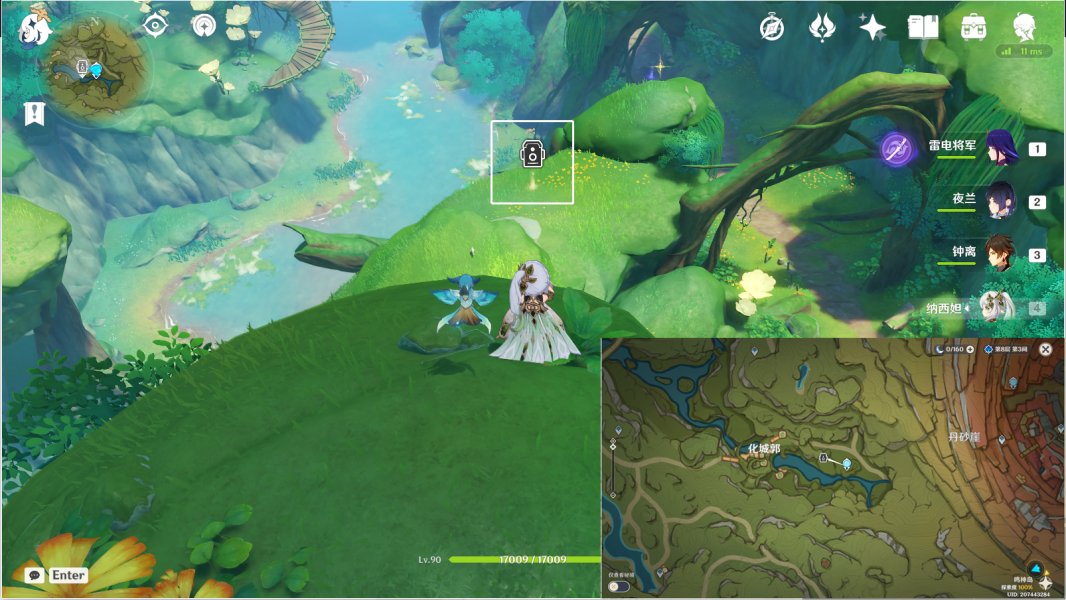Open the Paimon menu
Viewport: 1066px width, 600px height.
(x=36, y=30)
